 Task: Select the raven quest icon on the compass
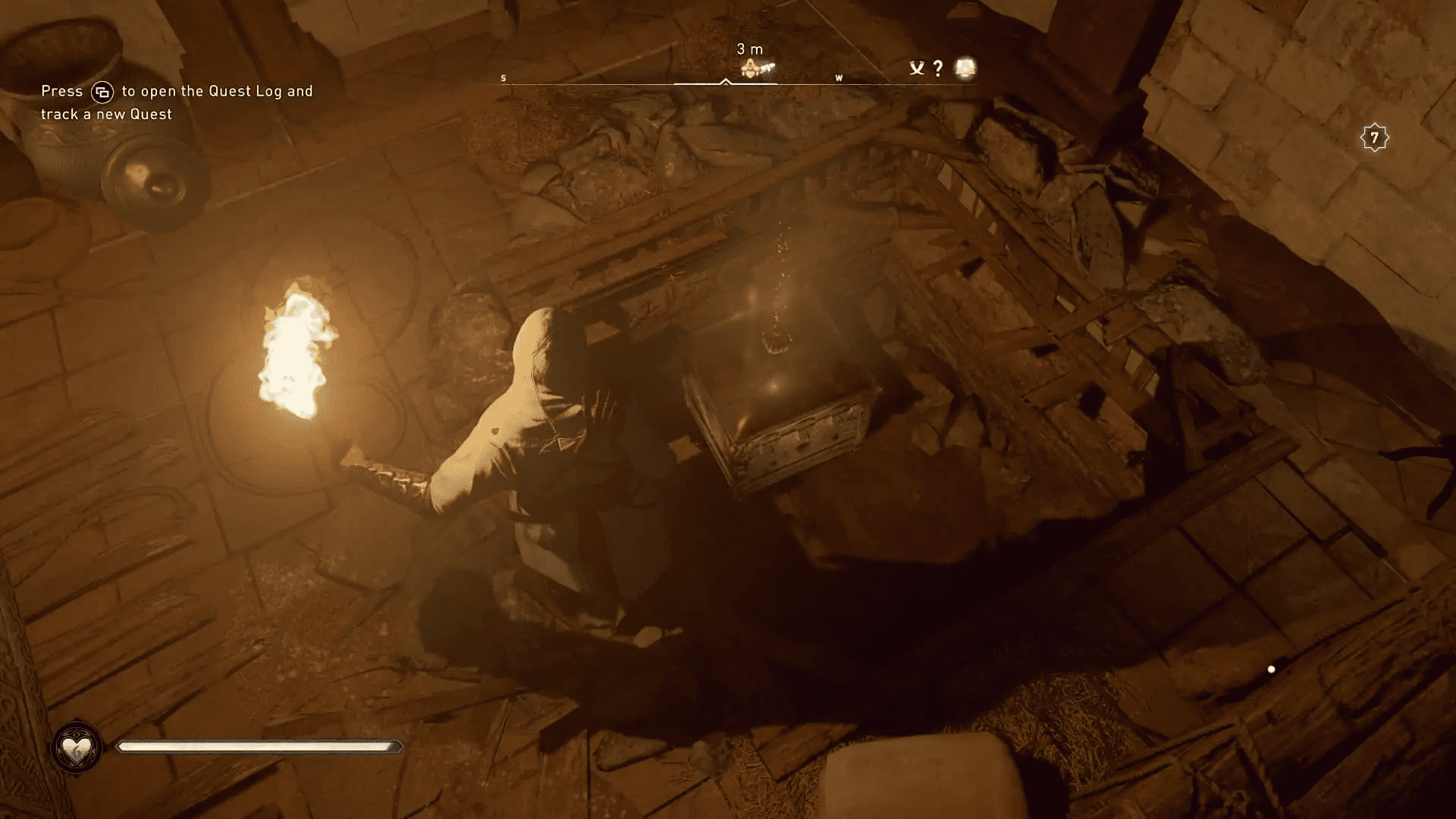click(x=918, y=68)
